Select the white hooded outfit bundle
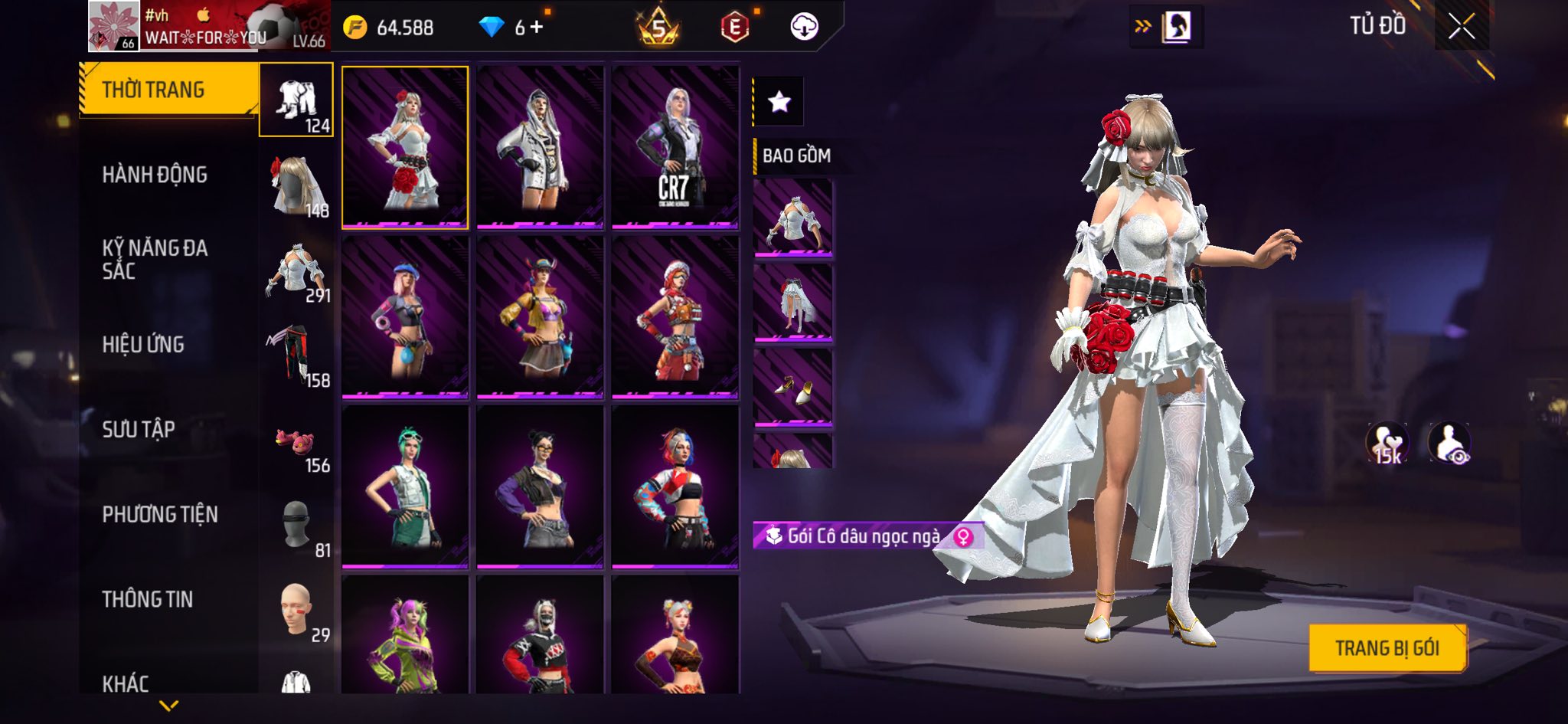1568x724 pixels. click(540, 147)
